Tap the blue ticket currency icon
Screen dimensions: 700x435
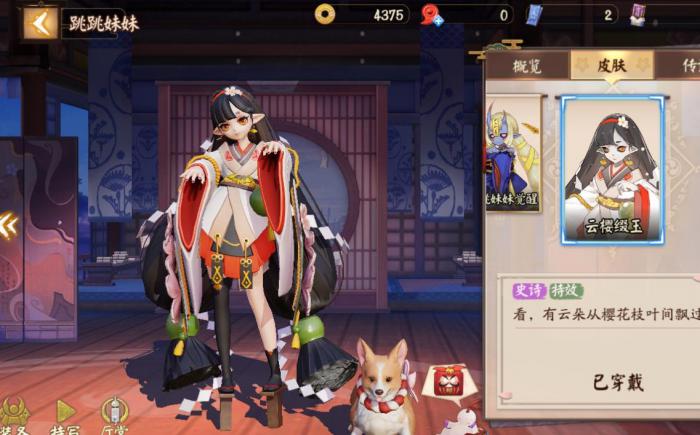[534, 14]
